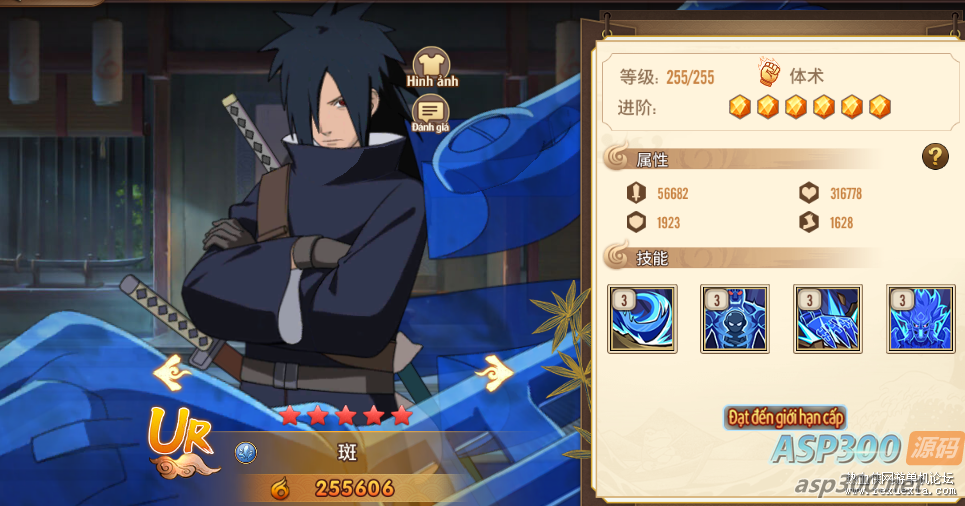Select the blue Susanoo skeleton skill icon
The image size is (965, 506).
tap(735, 319)
